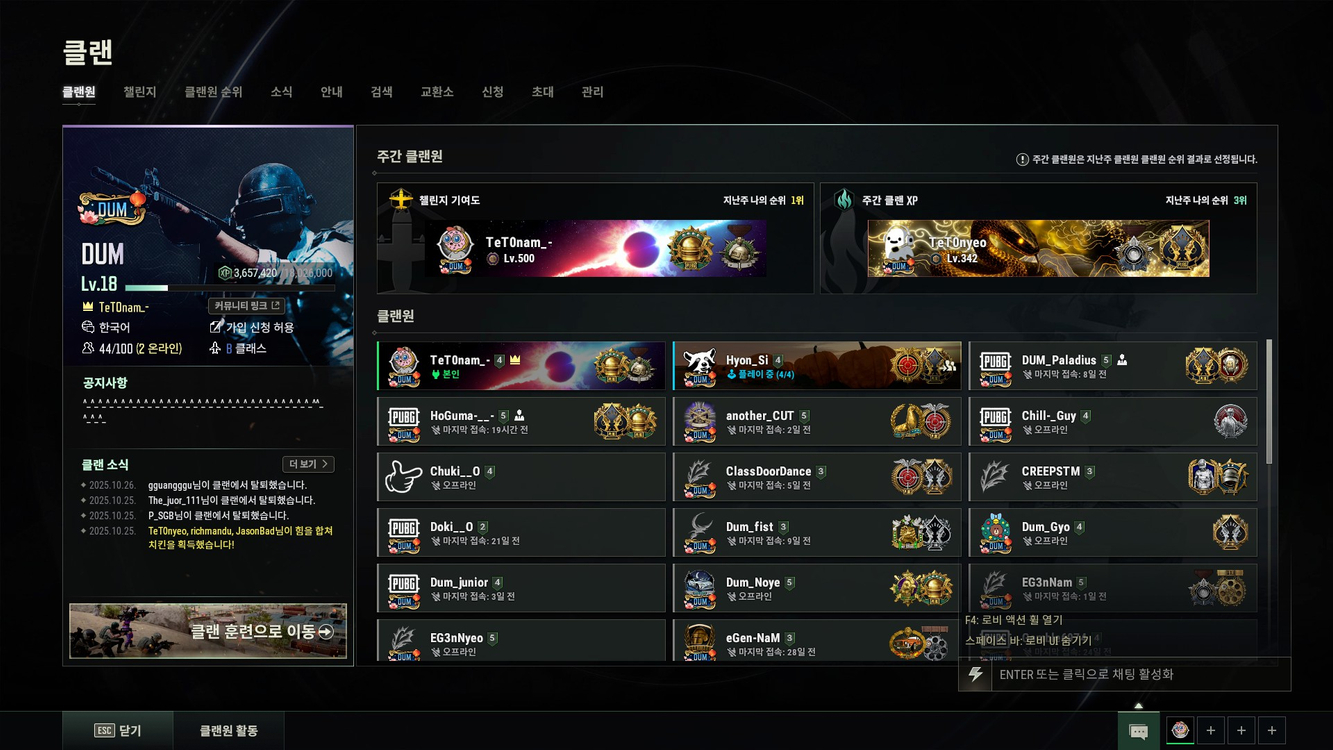This screenshot has width=1333, height=750.
Task: Choose the DUM_Paladius member row
Action: (1112, 366)
